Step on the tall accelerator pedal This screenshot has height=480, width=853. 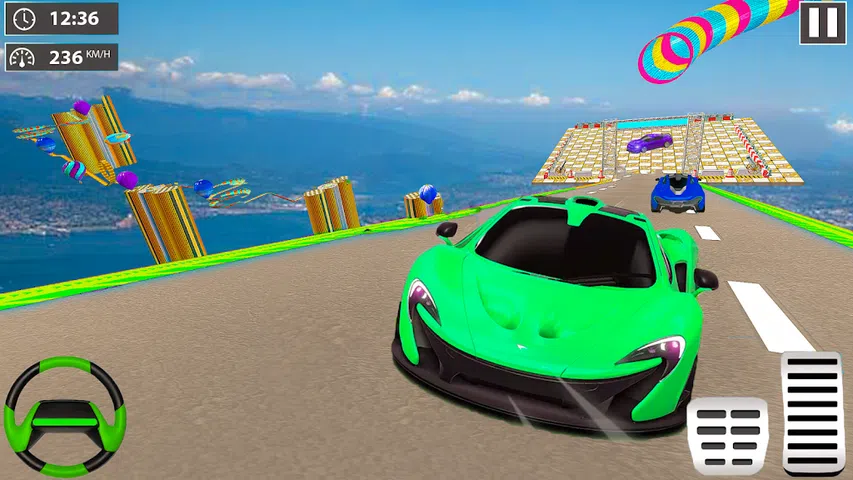tap(812, 412)
